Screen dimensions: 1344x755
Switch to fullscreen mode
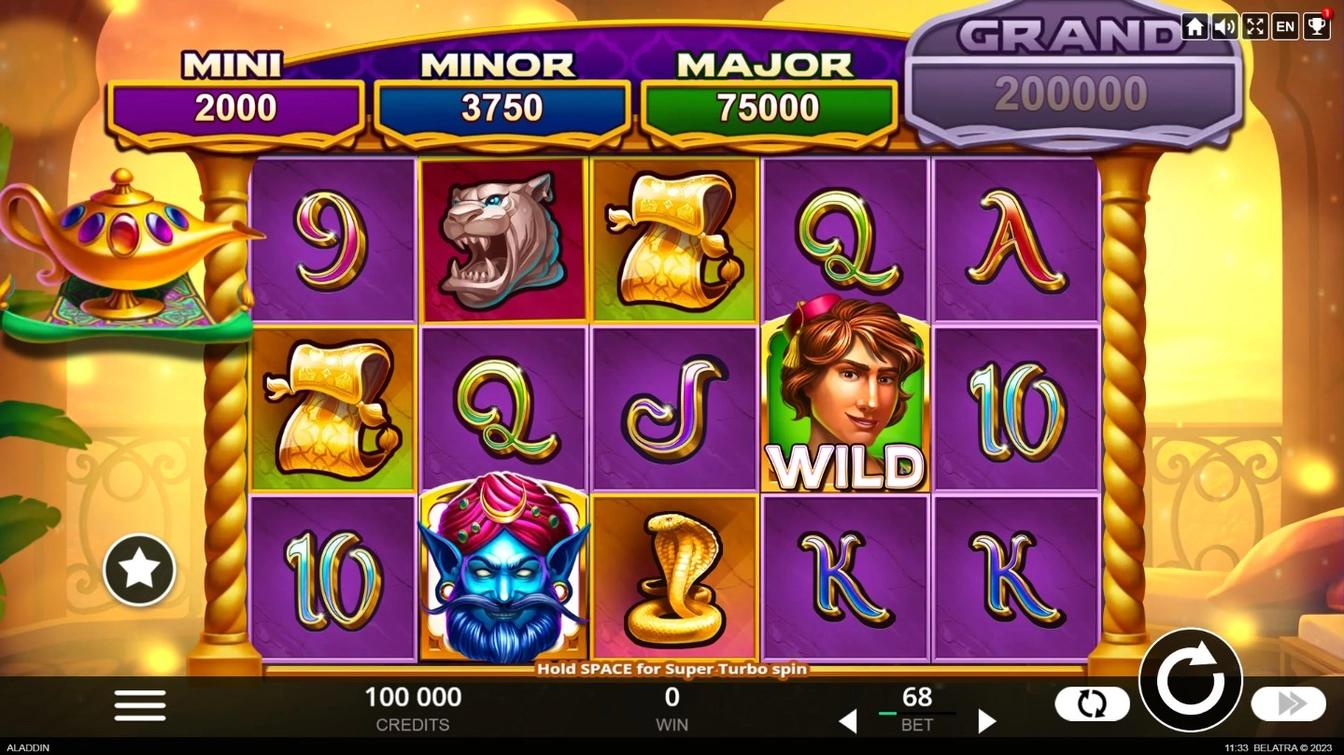pyautogui.click(x=1255, y=27)
